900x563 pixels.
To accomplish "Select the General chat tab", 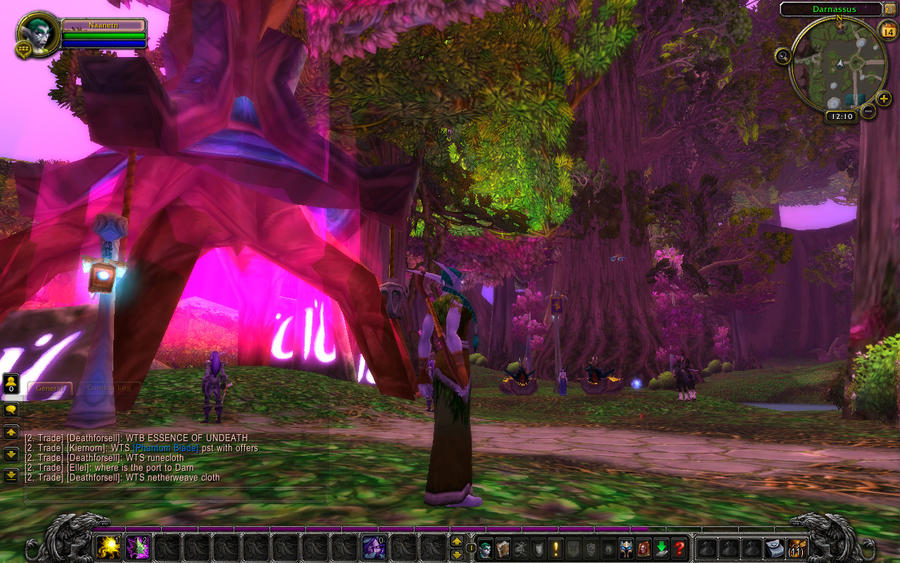I will click(x=48, y=388).
